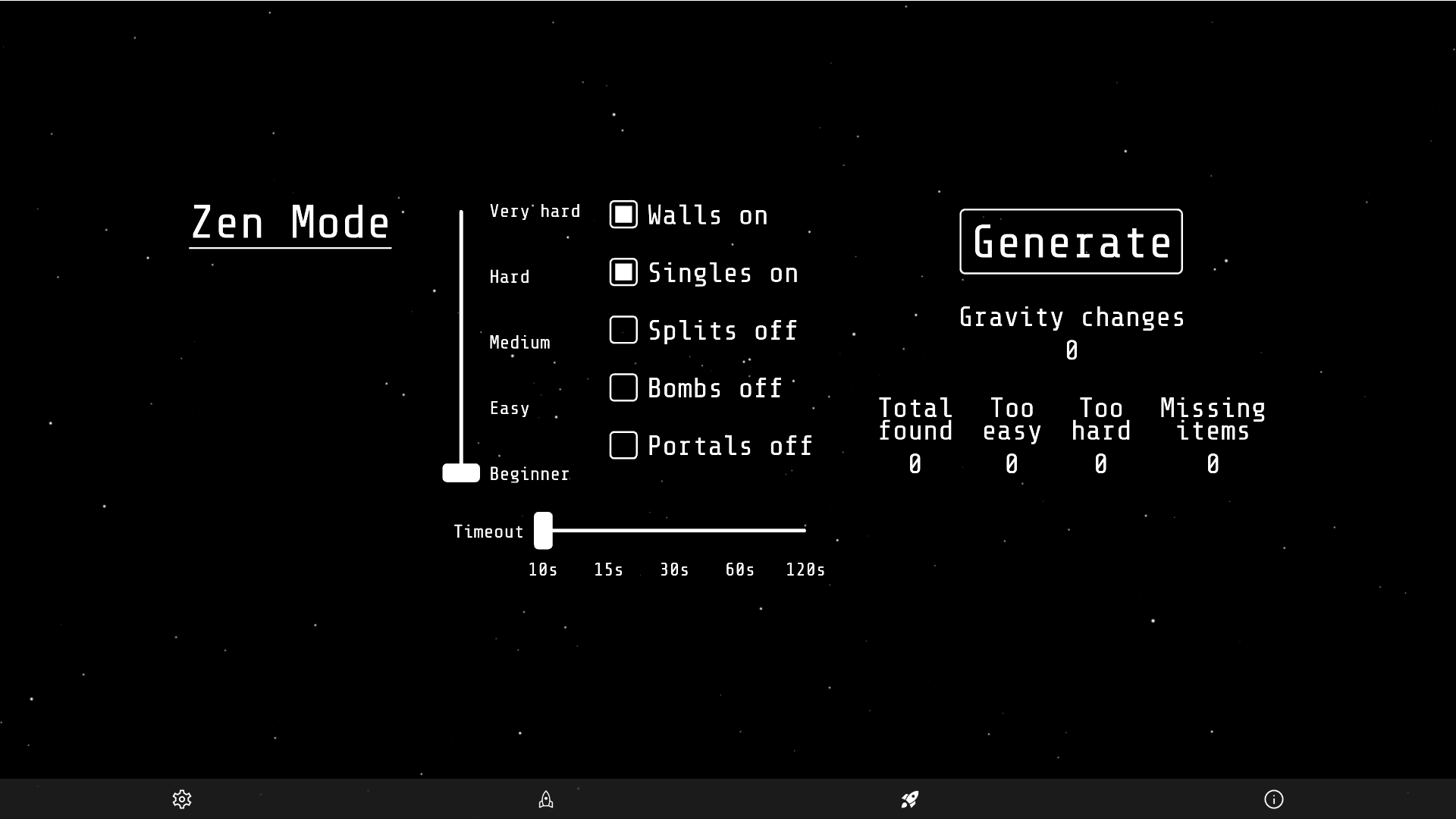Select the Beginner difficulty label
This screenshot has width=1456, height=819.
[529, 474]
